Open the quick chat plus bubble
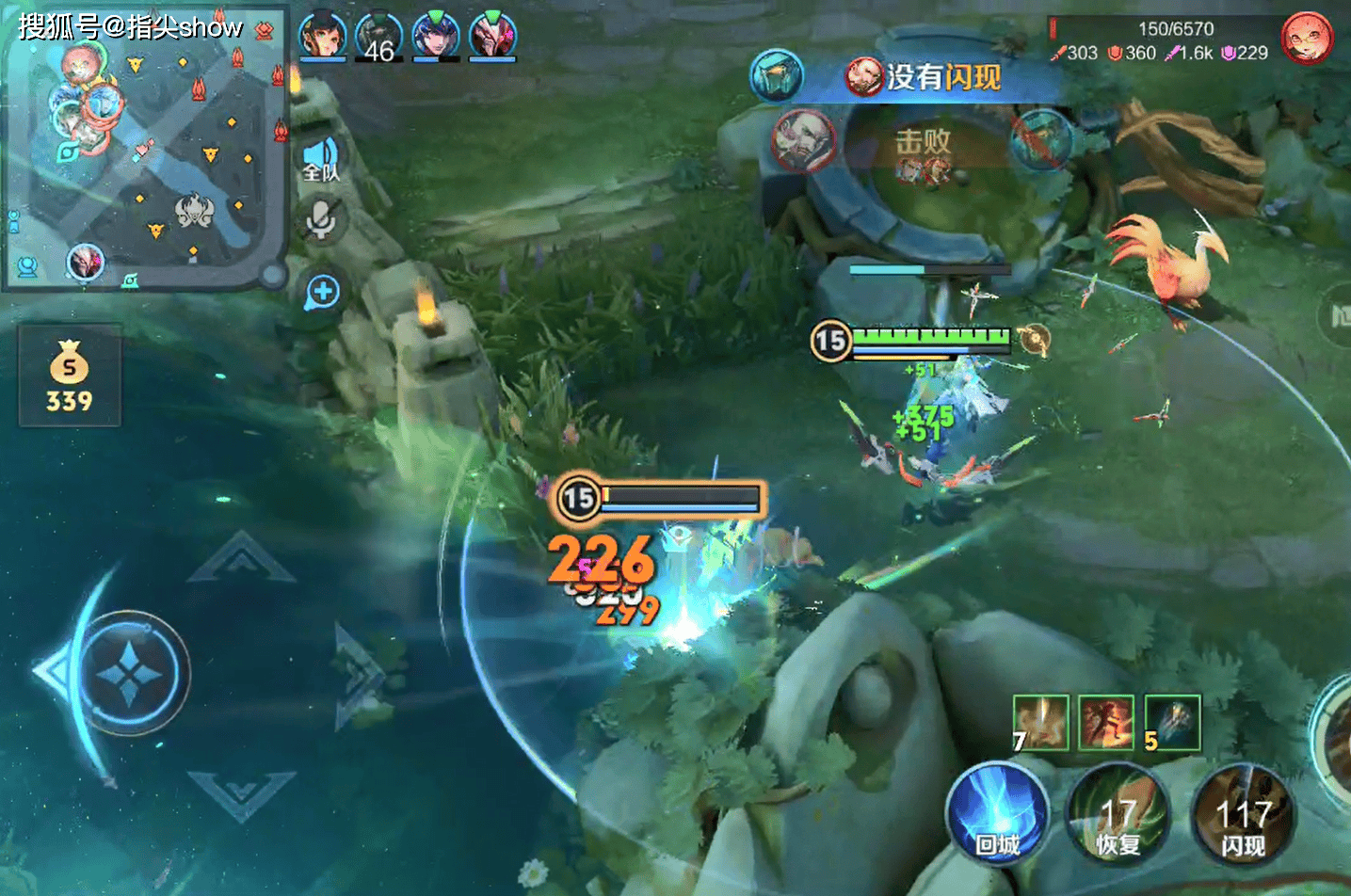 [322, 292]
